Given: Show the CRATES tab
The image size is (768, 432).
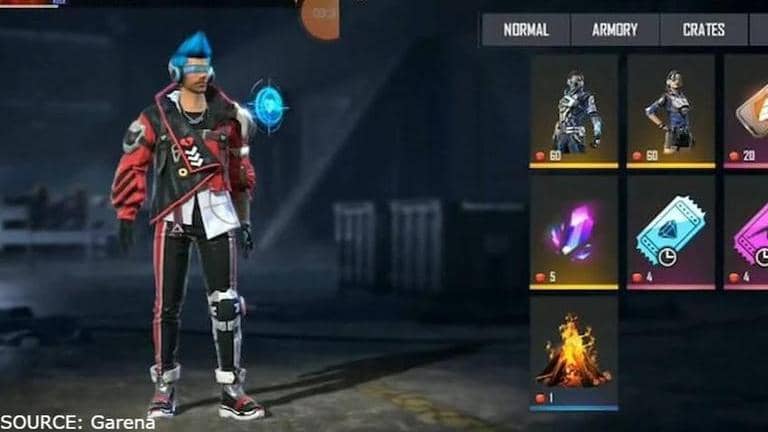Looking at the screenshot, I should pyautogui.click(x=703, y=30).
